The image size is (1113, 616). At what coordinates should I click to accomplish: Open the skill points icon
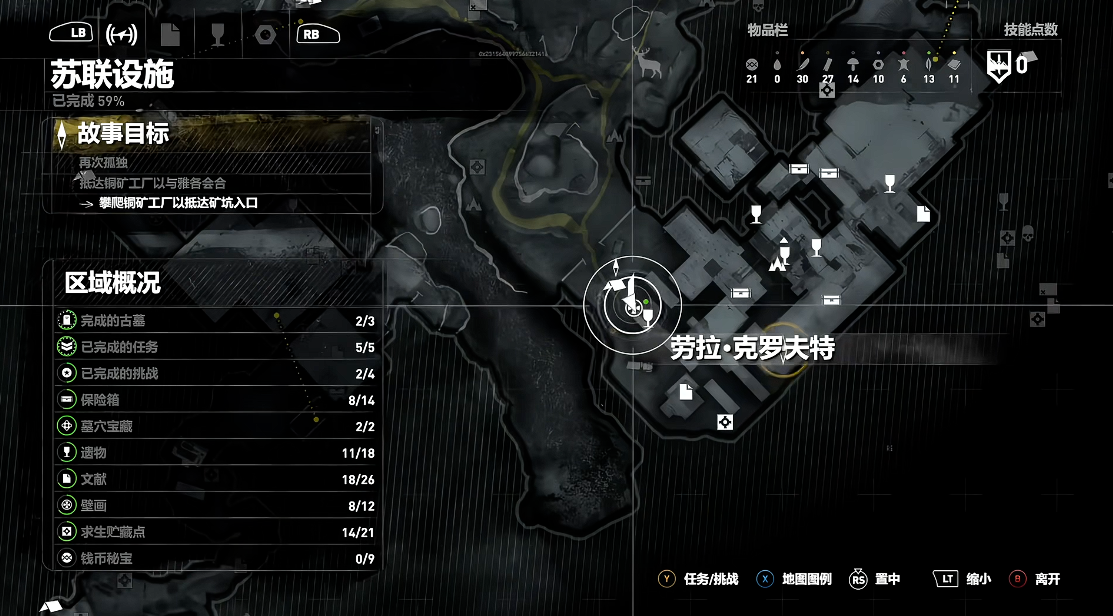(999, 66)
